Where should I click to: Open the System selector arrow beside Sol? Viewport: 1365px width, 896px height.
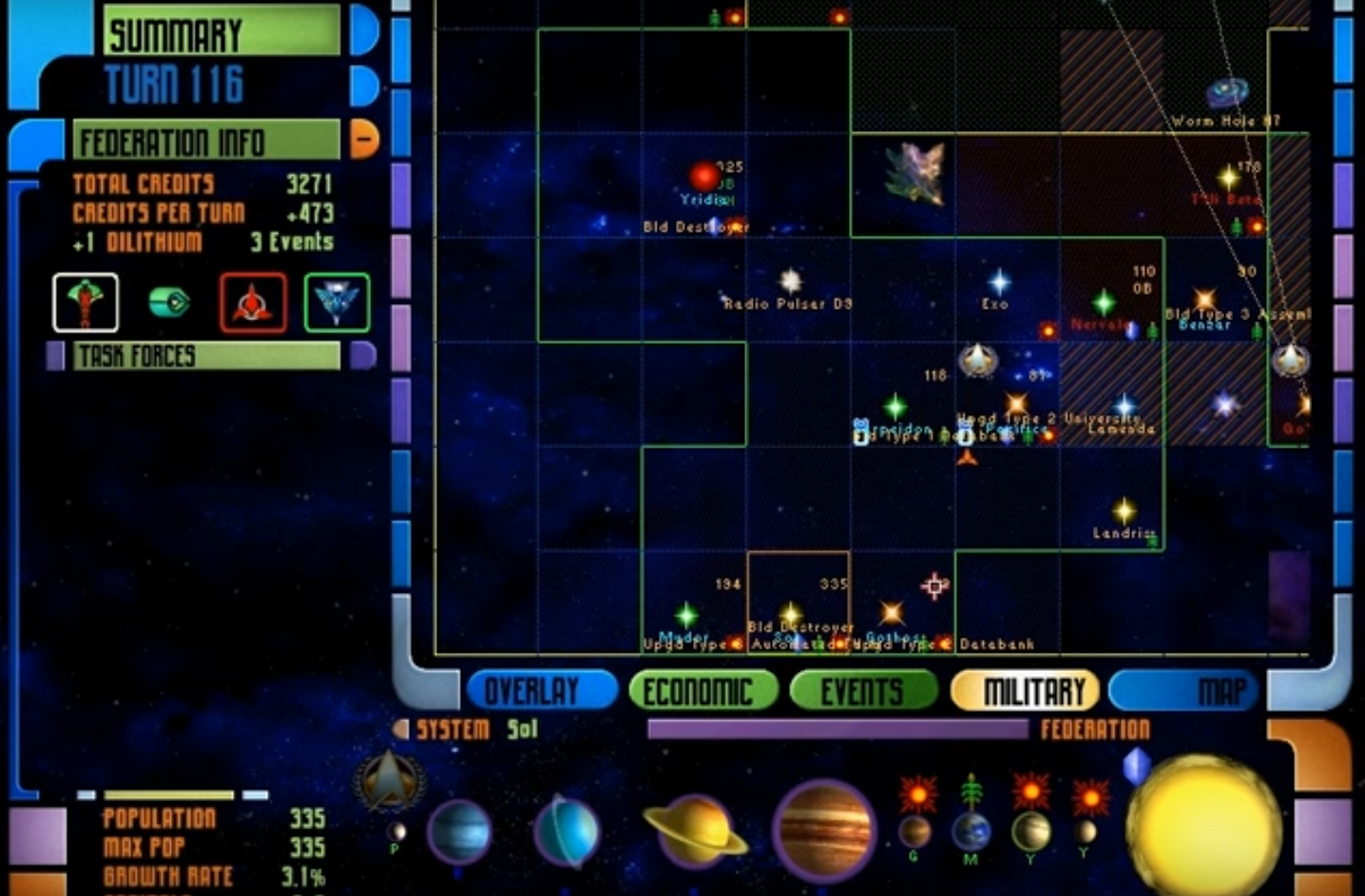[403, 728]
